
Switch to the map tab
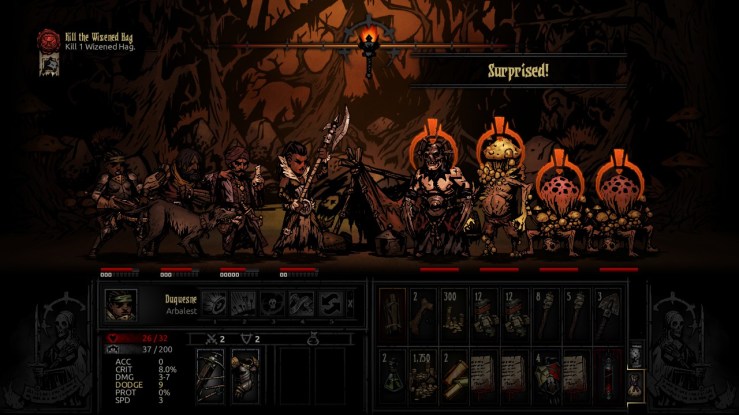(x=635, y=355)
